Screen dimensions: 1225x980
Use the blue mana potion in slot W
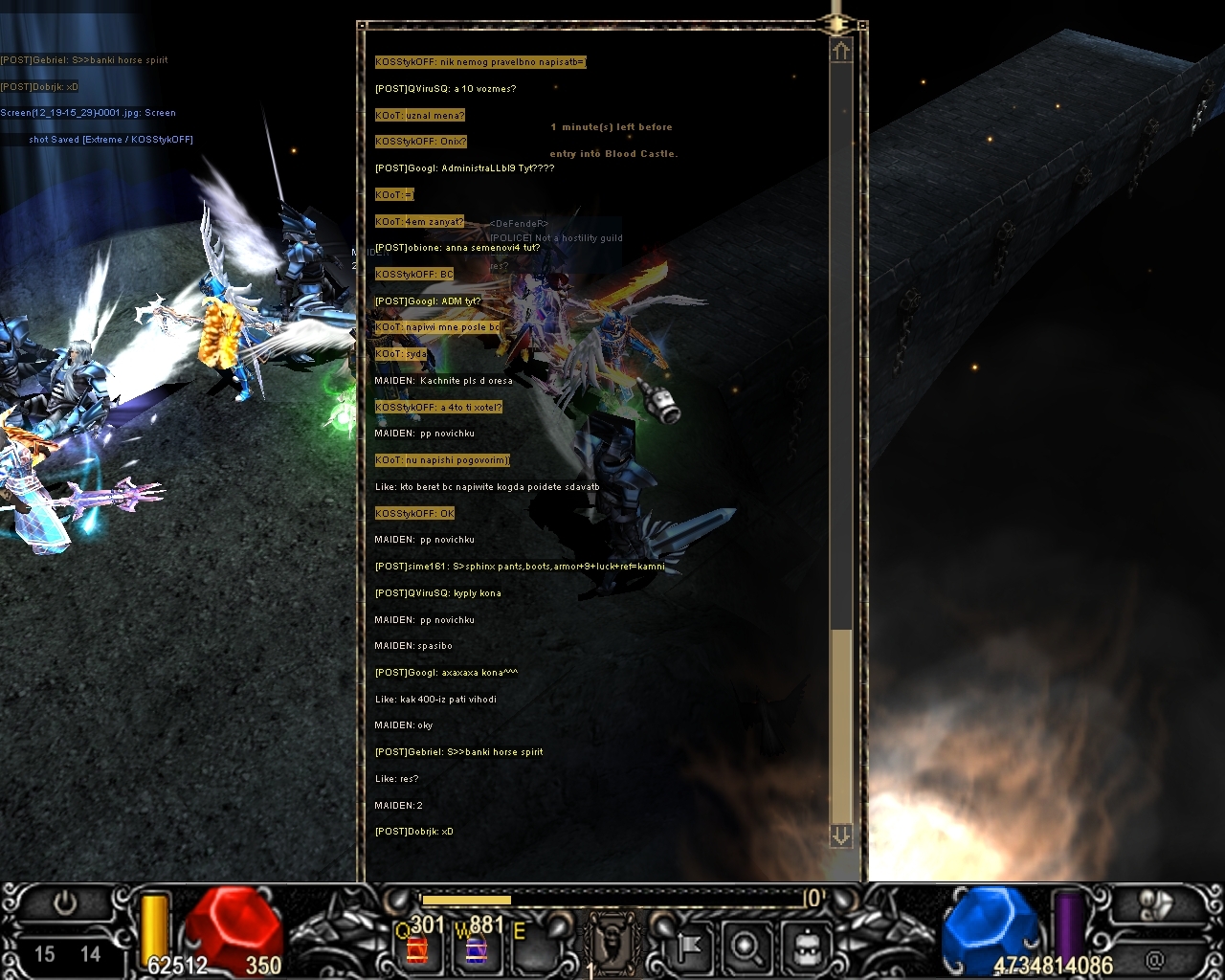coord(474,948)
